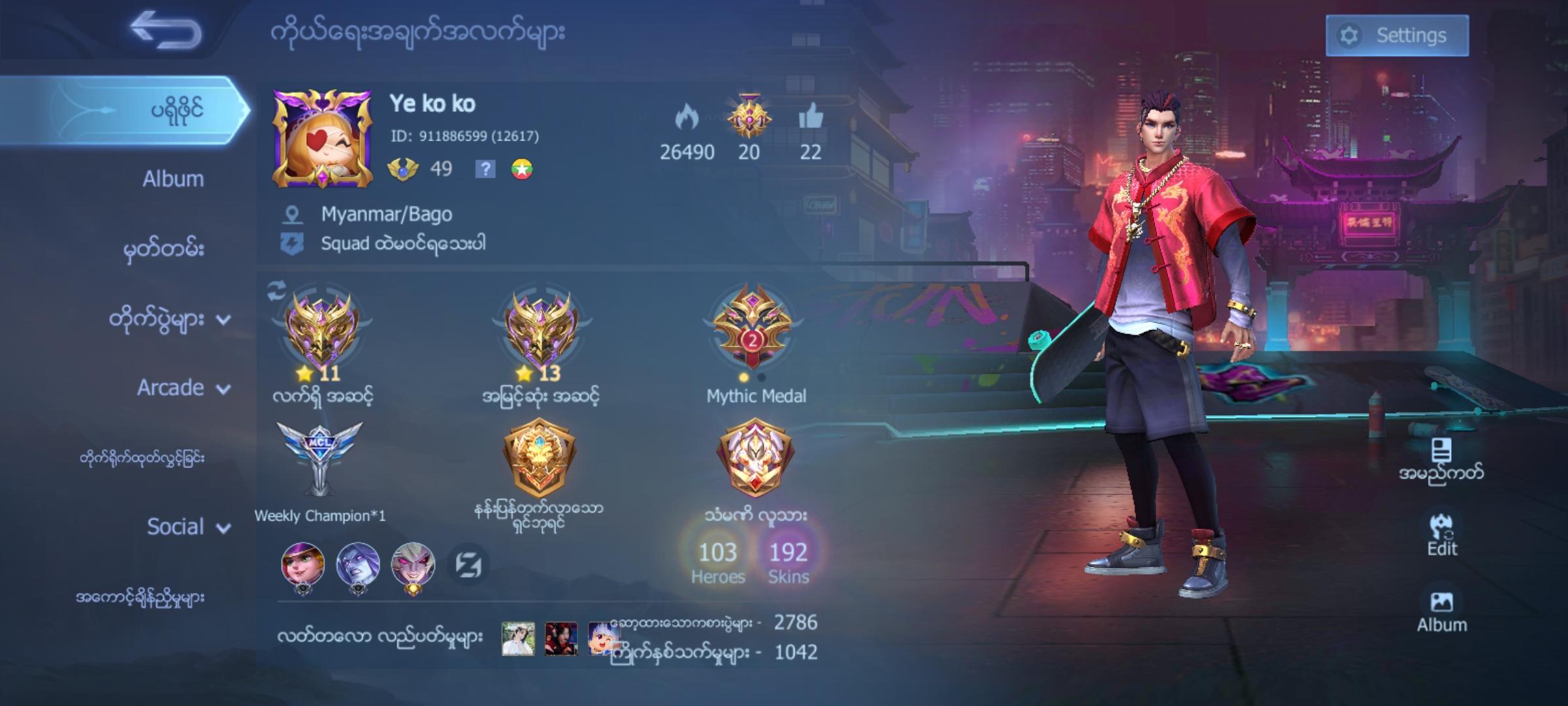This screenshot has height=706, width=1568.
Task: Expand the Social section
Action: click(x=186, y=526)
